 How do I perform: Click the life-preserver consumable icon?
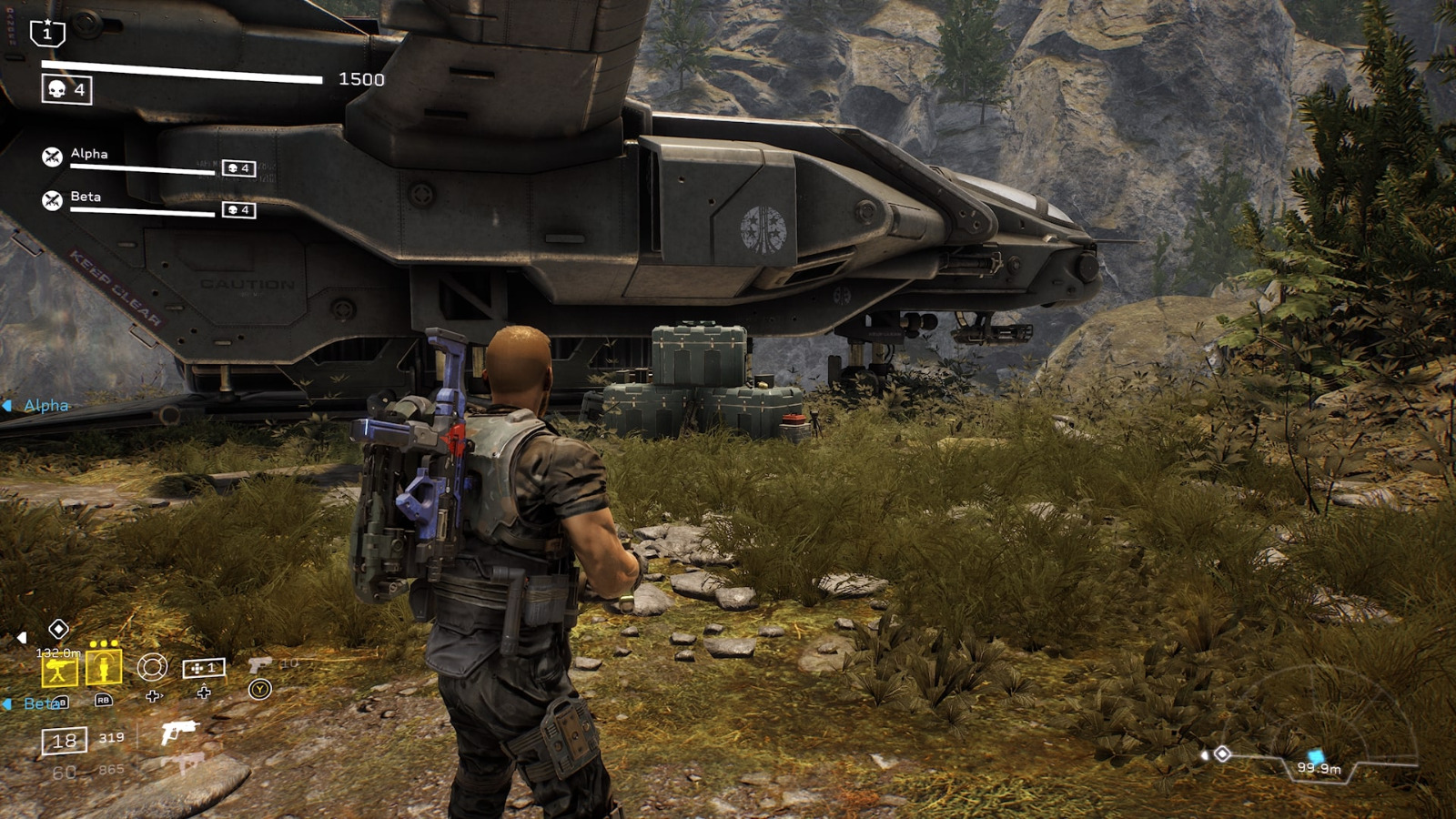pyautogui.click(x=154, y=668)
